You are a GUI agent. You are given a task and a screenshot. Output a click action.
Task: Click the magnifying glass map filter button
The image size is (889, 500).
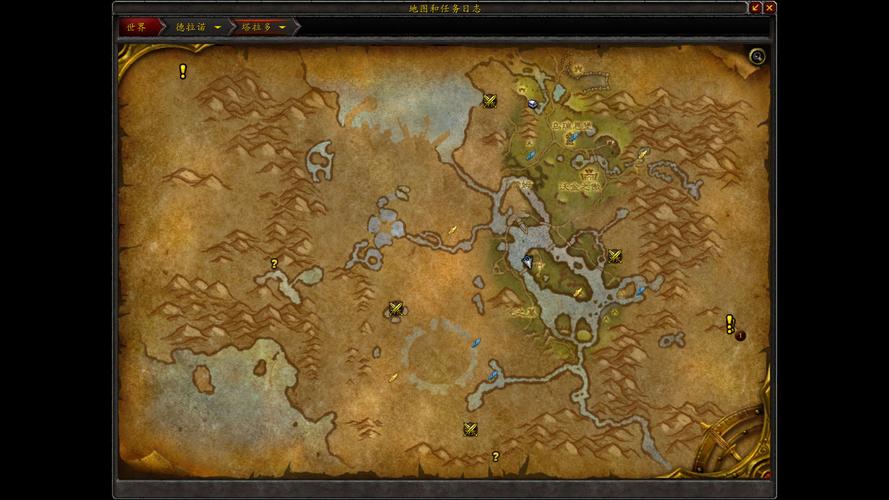pyautogui.click(x=757, y=56)
